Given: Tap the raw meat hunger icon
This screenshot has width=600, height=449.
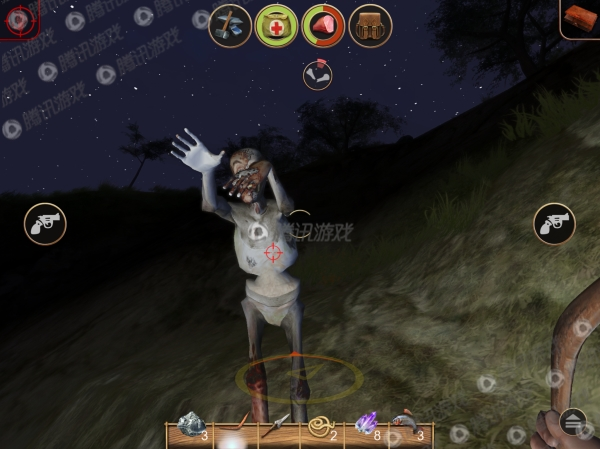Looking at the screenshot, I should [x=322, y=26].
